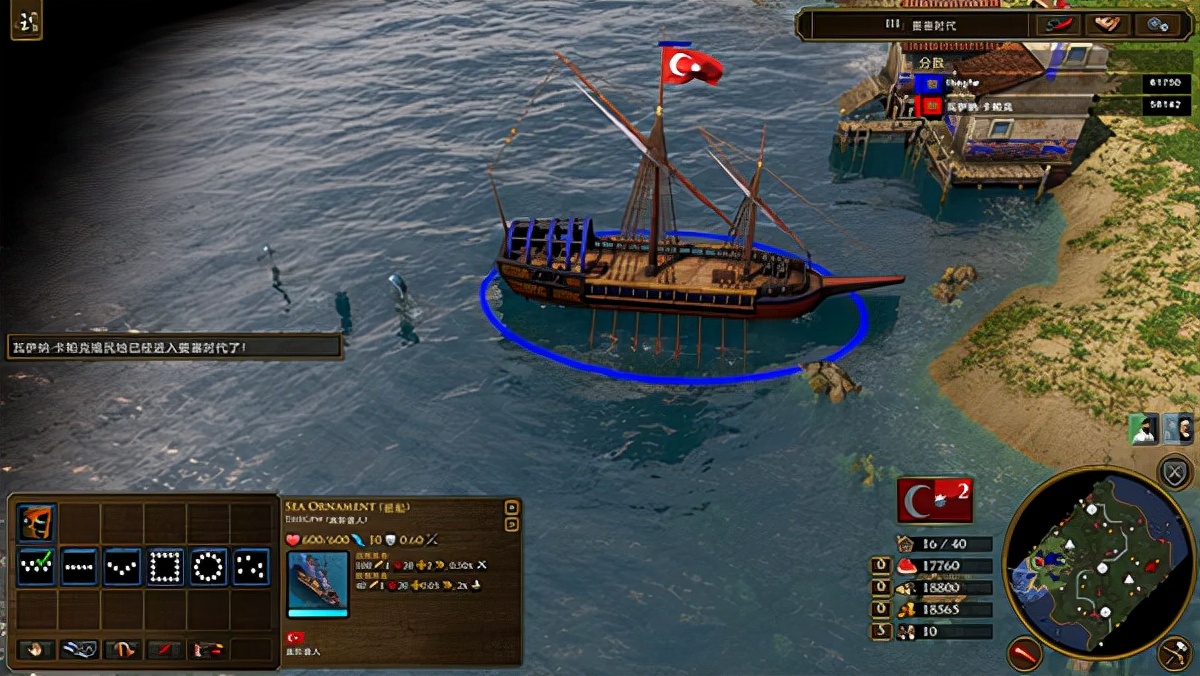The image size is (1200, 676).
Task: Click the hammer and musket minimap button
Action: click(1175, 653)
